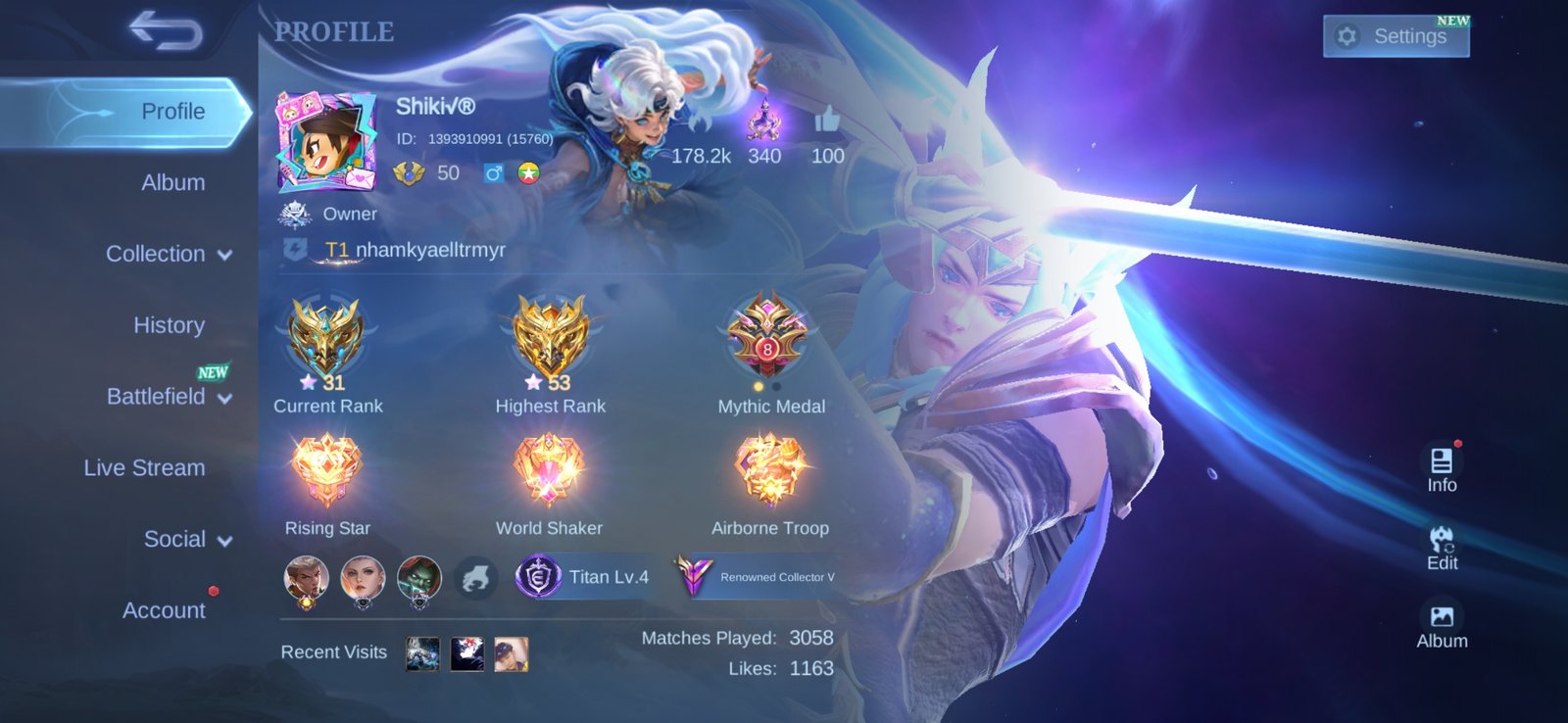Switch to the Album tab in sidebar
1568x723 pixels.
[172, 182]
